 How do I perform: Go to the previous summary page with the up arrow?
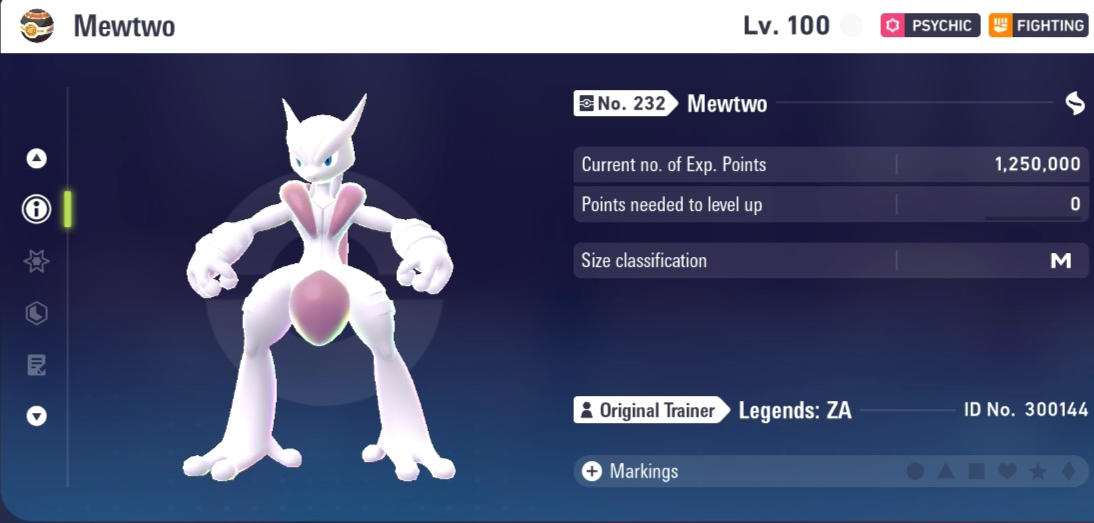[x=37, y=158]
